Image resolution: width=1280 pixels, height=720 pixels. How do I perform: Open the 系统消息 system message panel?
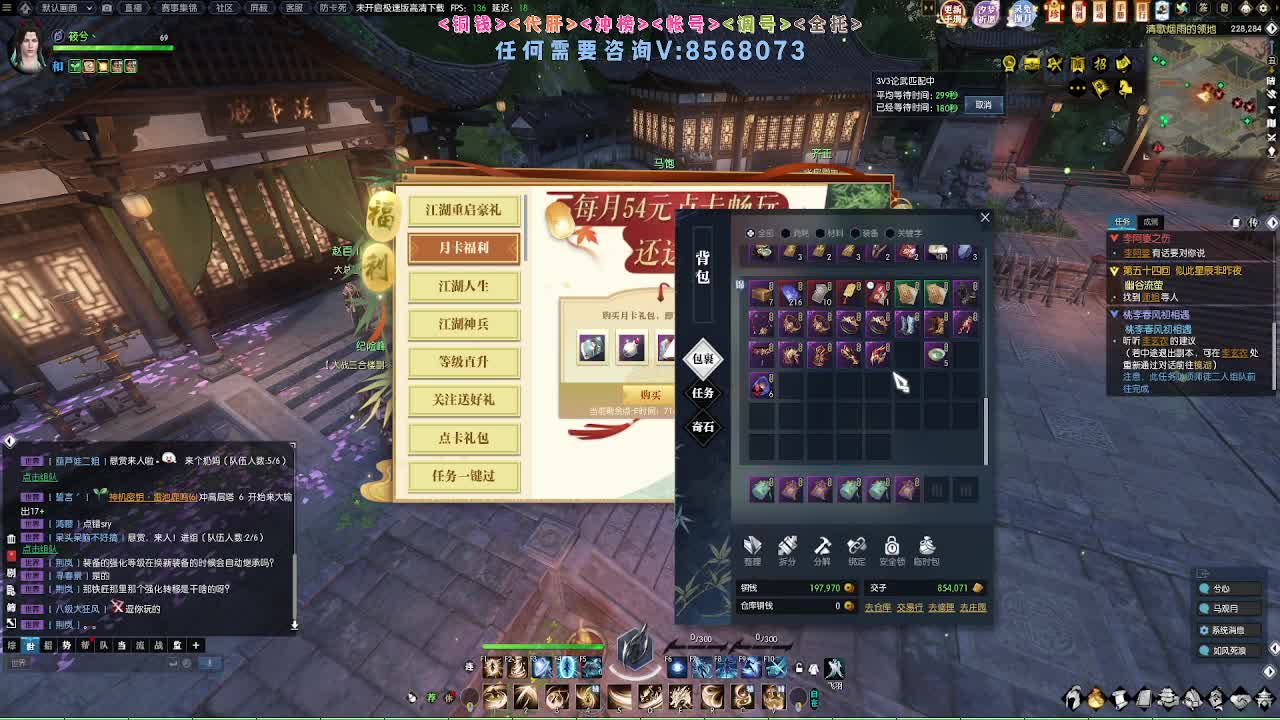pyautogui.click(x=1227, y=630)
